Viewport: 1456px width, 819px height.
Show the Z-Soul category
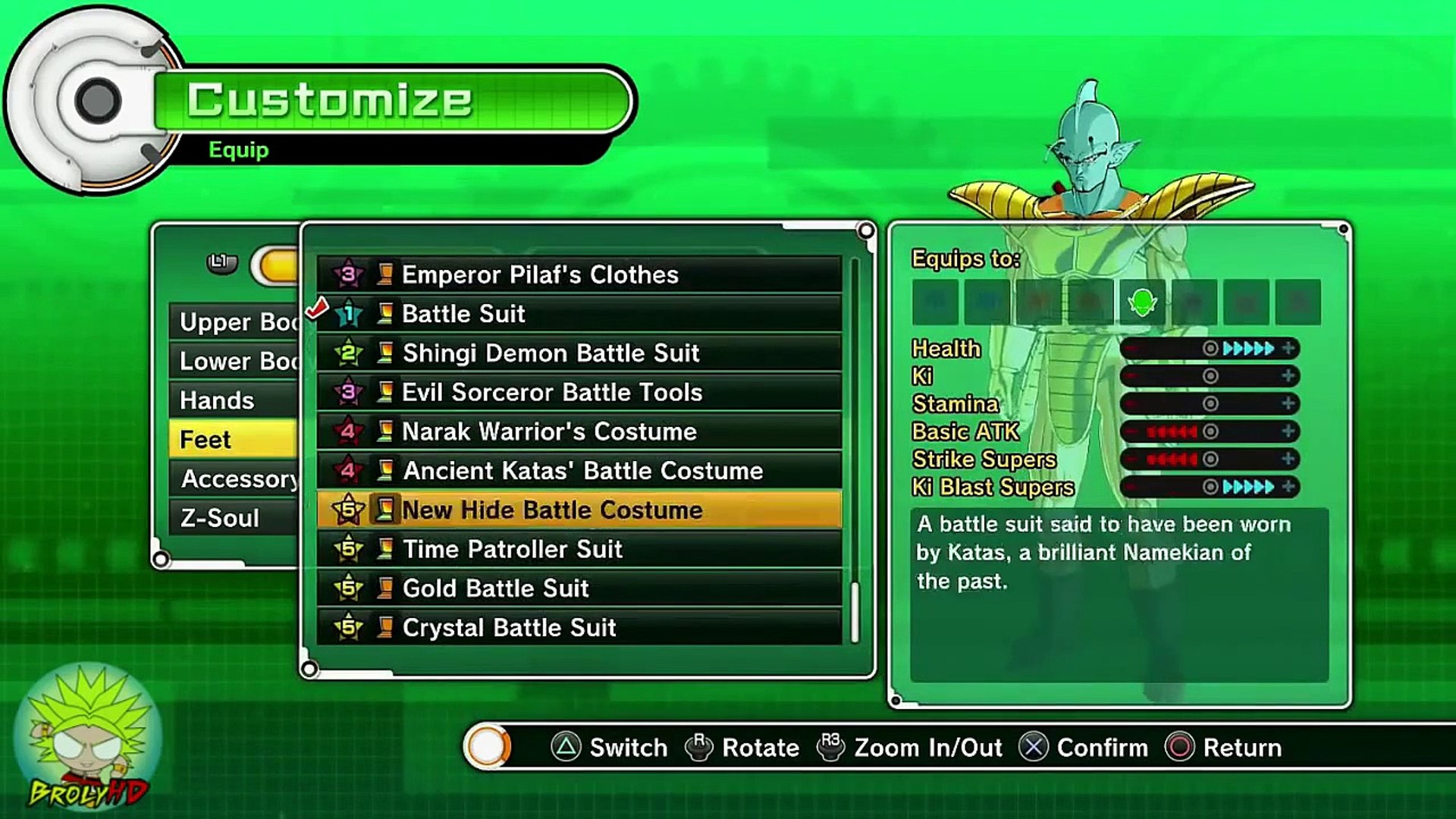click(235, 519)
